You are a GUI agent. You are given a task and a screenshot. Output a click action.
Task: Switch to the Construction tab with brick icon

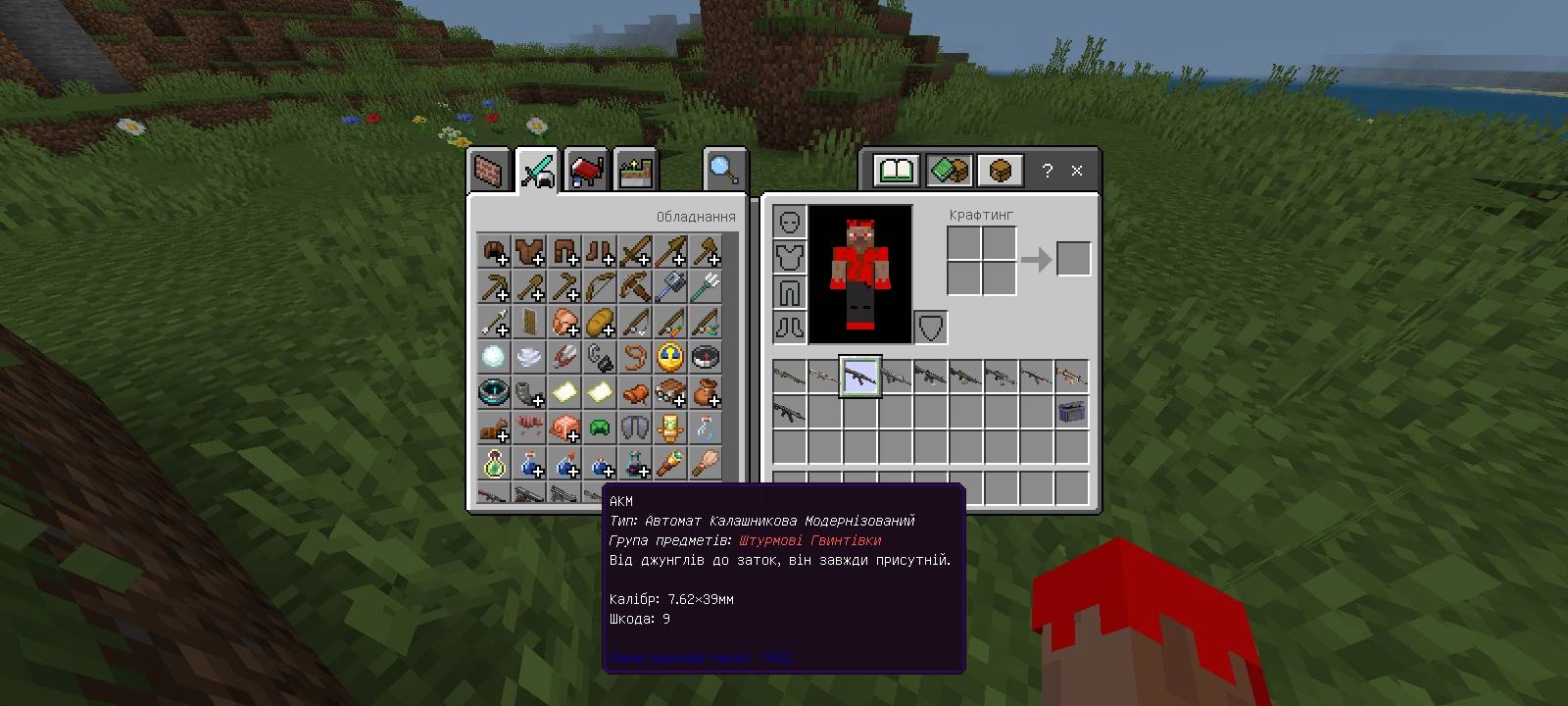point(487,169)
